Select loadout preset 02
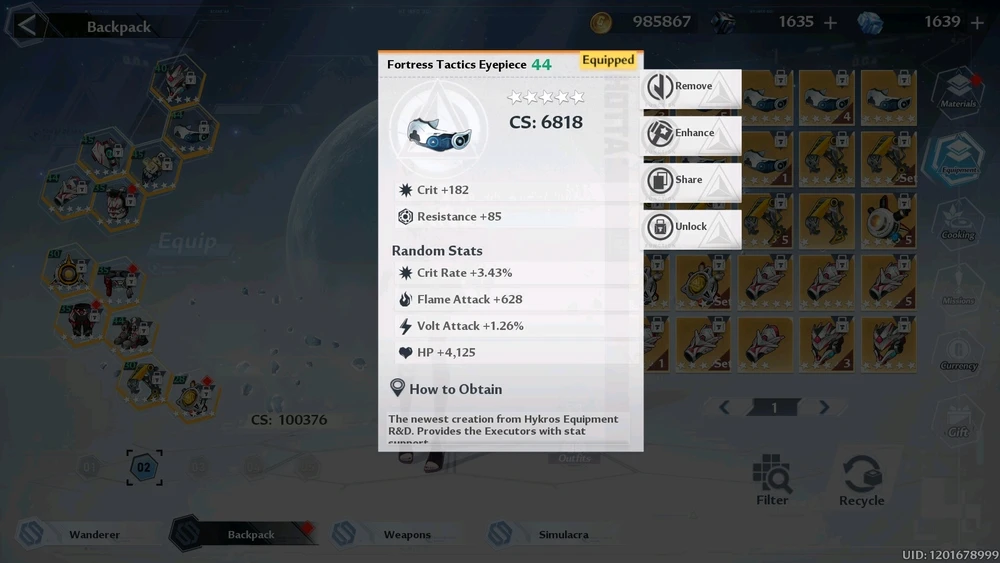 click(x=144, y=467)
